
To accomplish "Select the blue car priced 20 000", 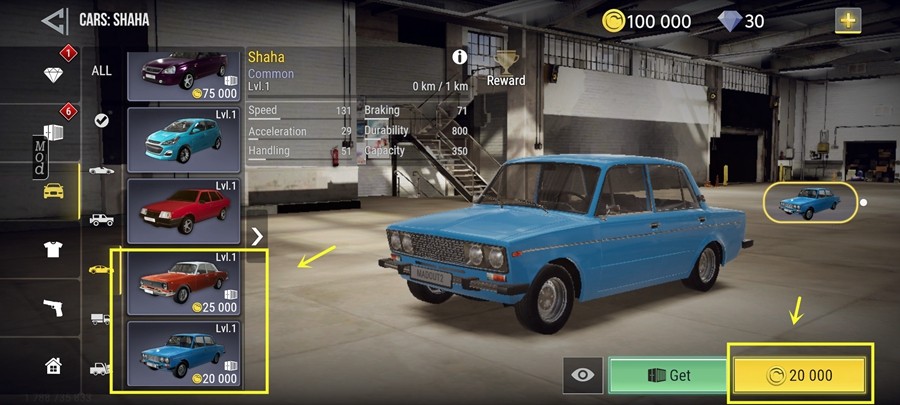I will click(x=185, y=353).
